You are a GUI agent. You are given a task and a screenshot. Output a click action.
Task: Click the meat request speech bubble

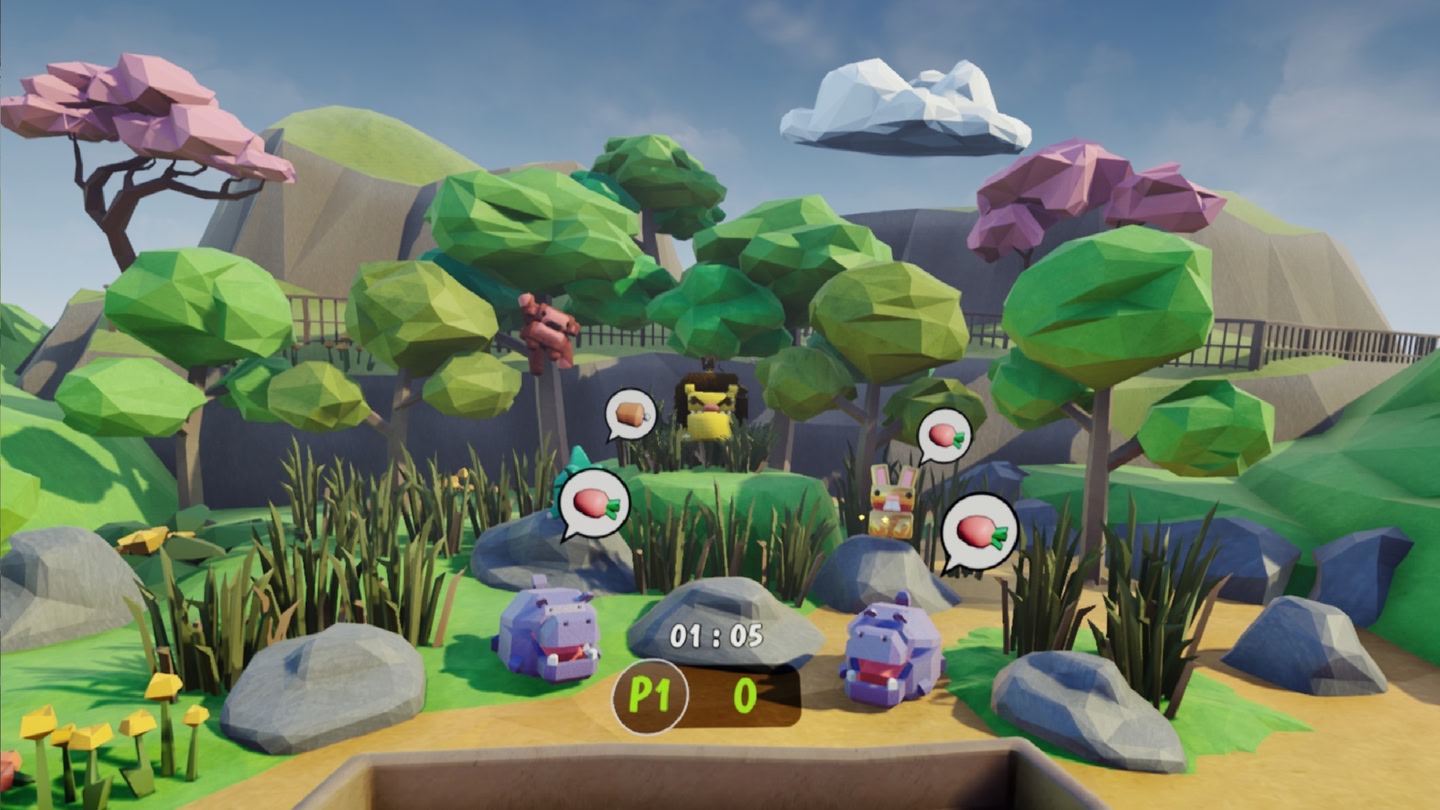click(631, 413)
